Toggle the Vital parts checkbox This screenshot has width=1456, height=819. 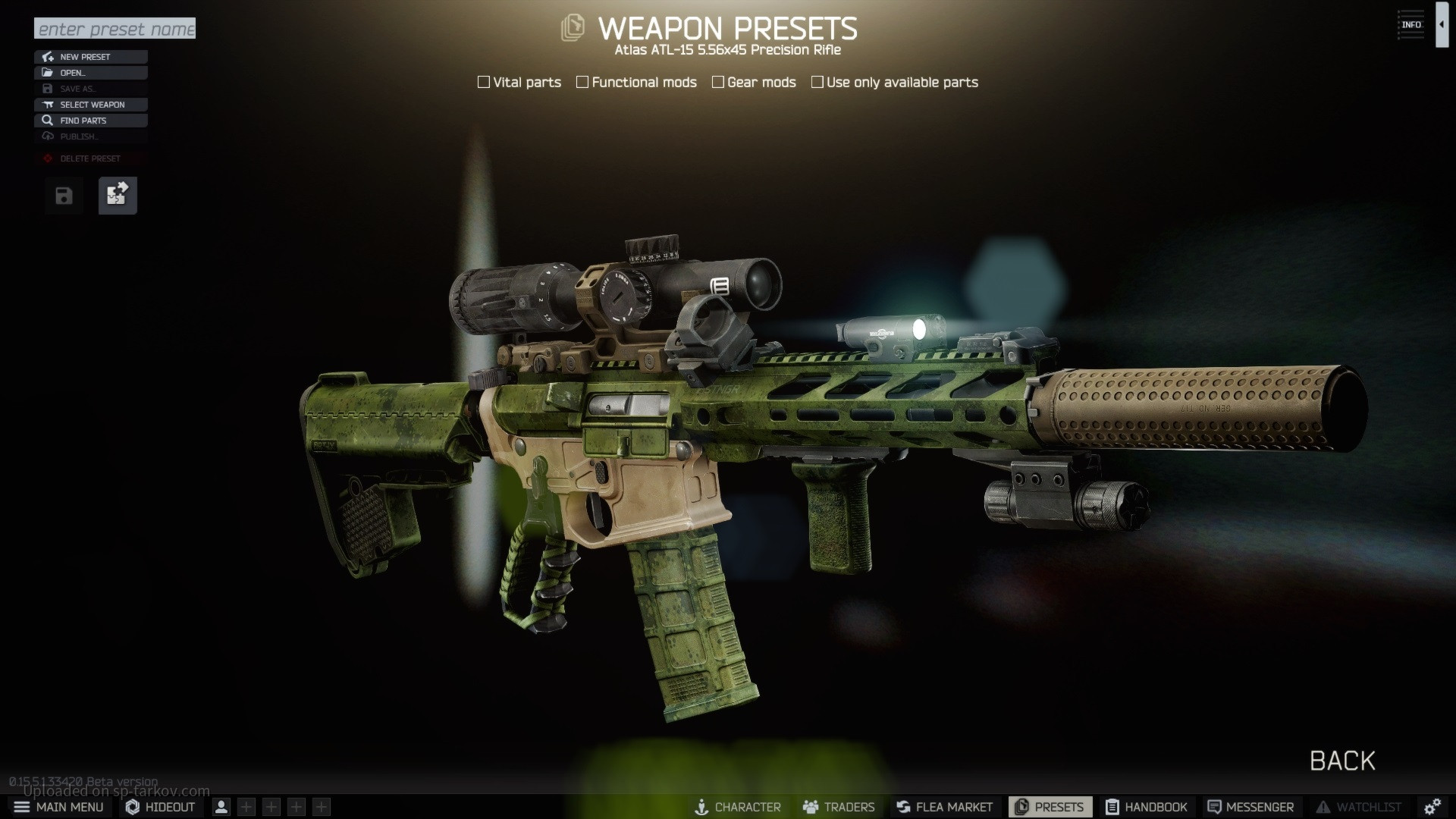[484, 82]
